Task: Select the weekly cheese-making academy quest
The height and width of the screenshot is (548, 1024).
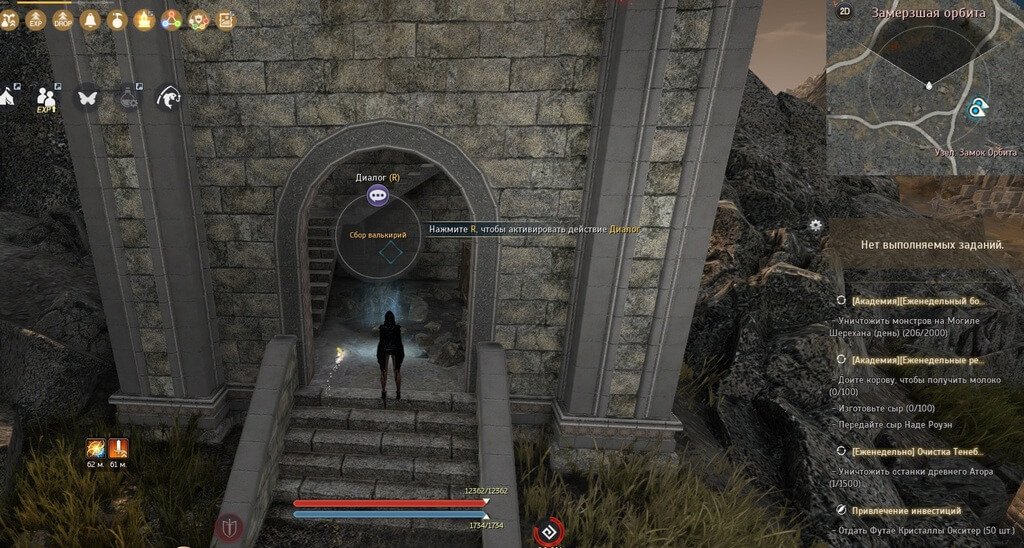Action: pyautogui.click(x=918, y=359)
